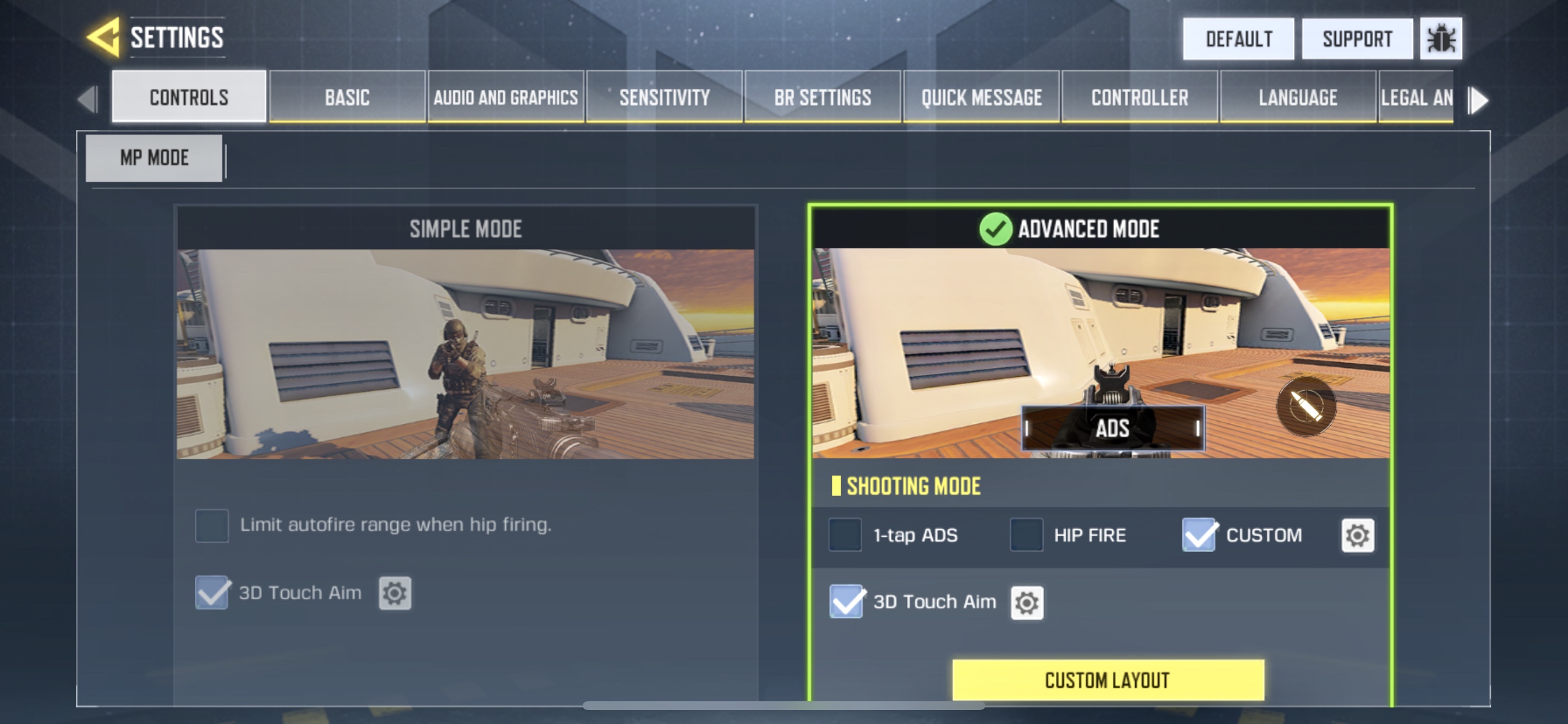Enable the 1-tap ADS shooting mode
This screenshot has height=724, width=1568.
pos(845,535)
